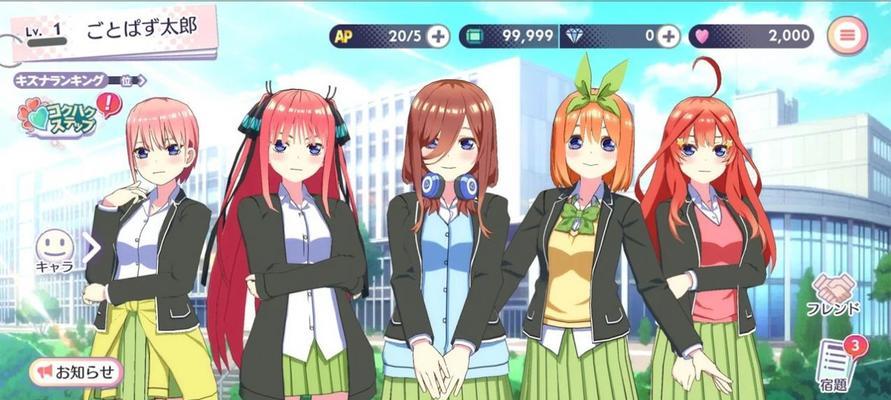
Task: Add more AP with the plus button
Action: pos(438,36)
